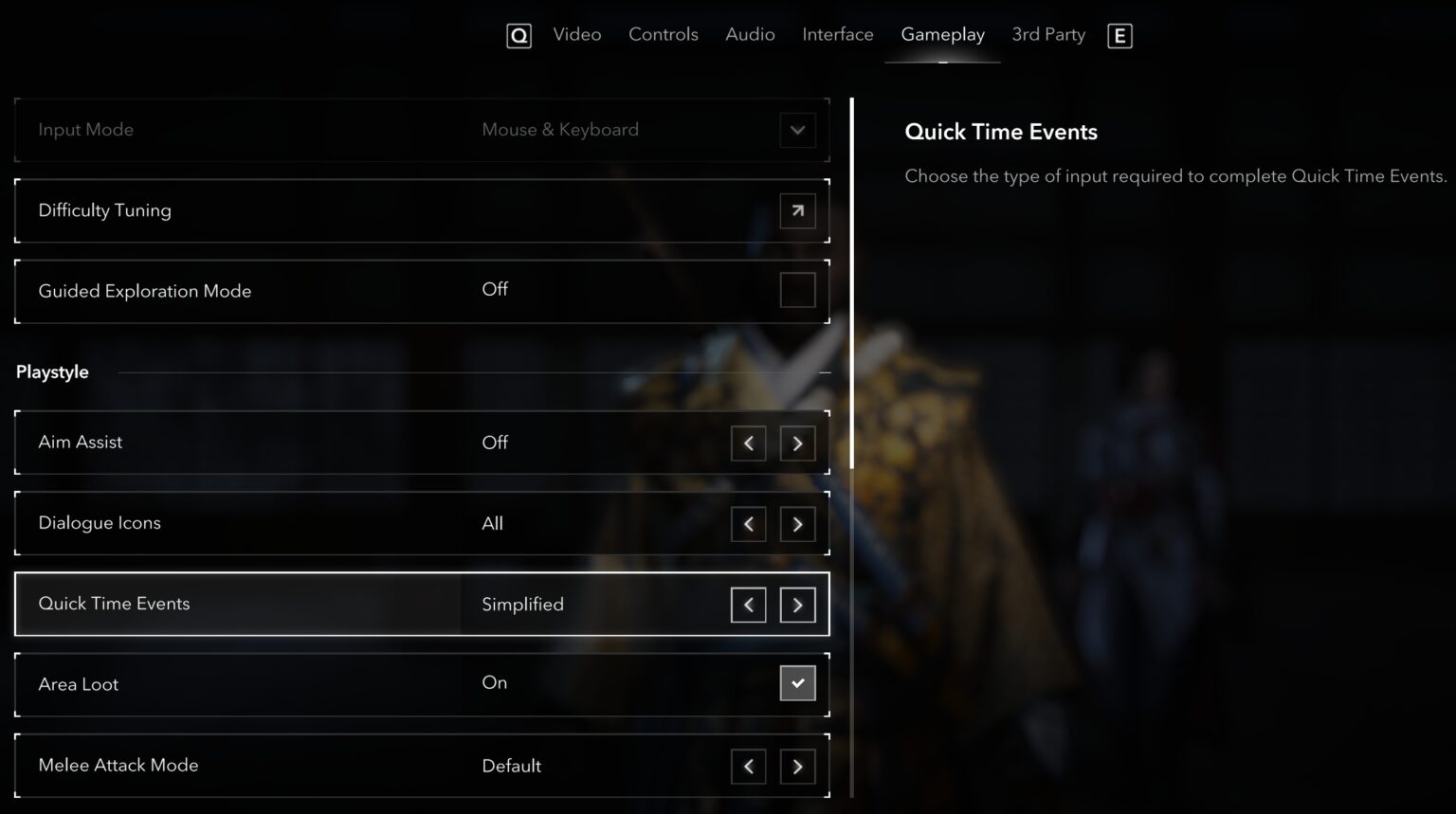Decrease Aim Assist using its left stepper

pos(748,443)
